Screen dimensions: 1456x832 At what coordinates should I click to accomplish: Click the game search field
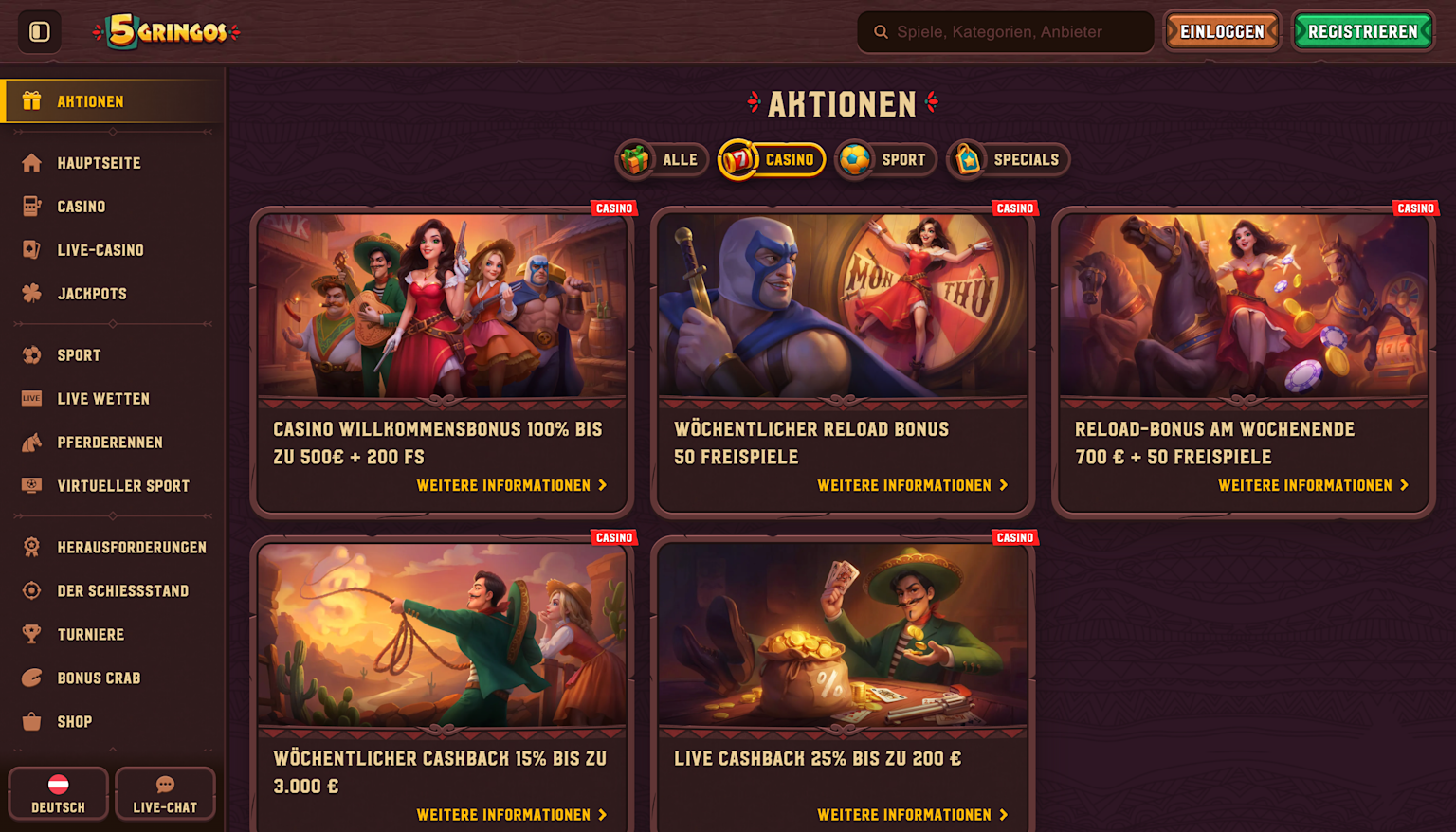[x=1005, y=31]
